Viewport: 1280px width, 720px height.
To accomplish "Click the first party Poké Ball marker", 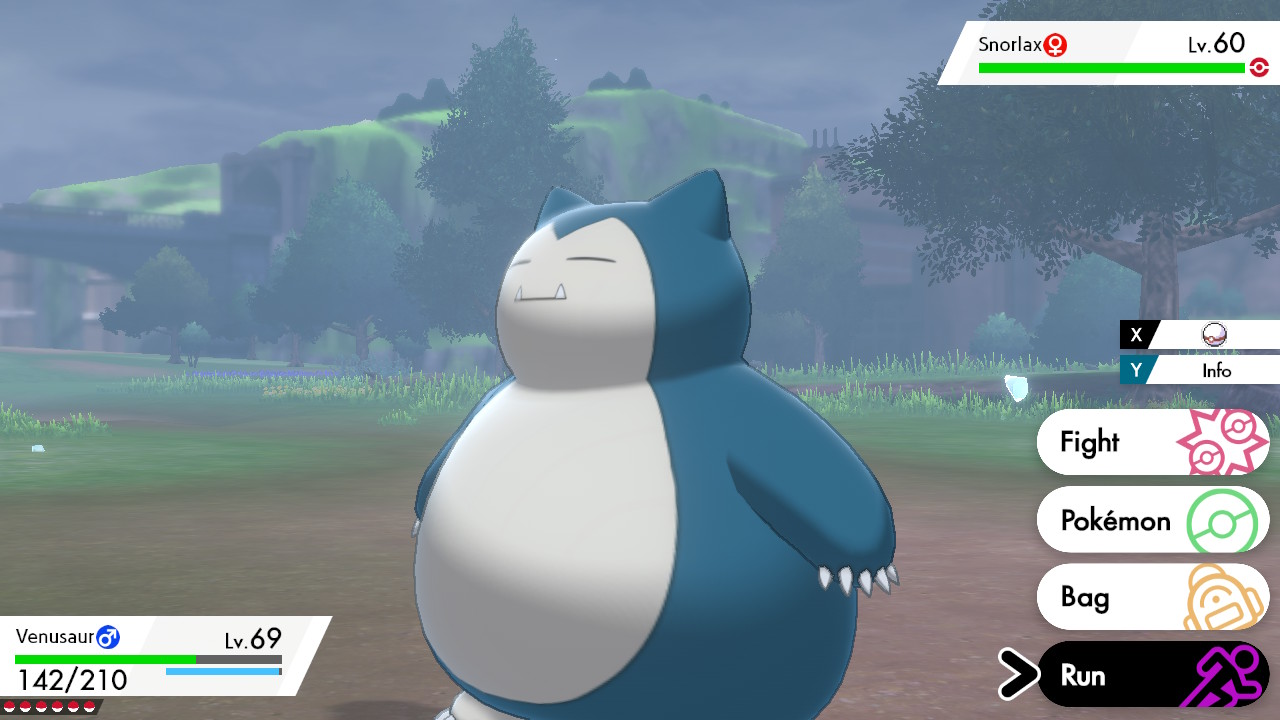I will [9, 707].
